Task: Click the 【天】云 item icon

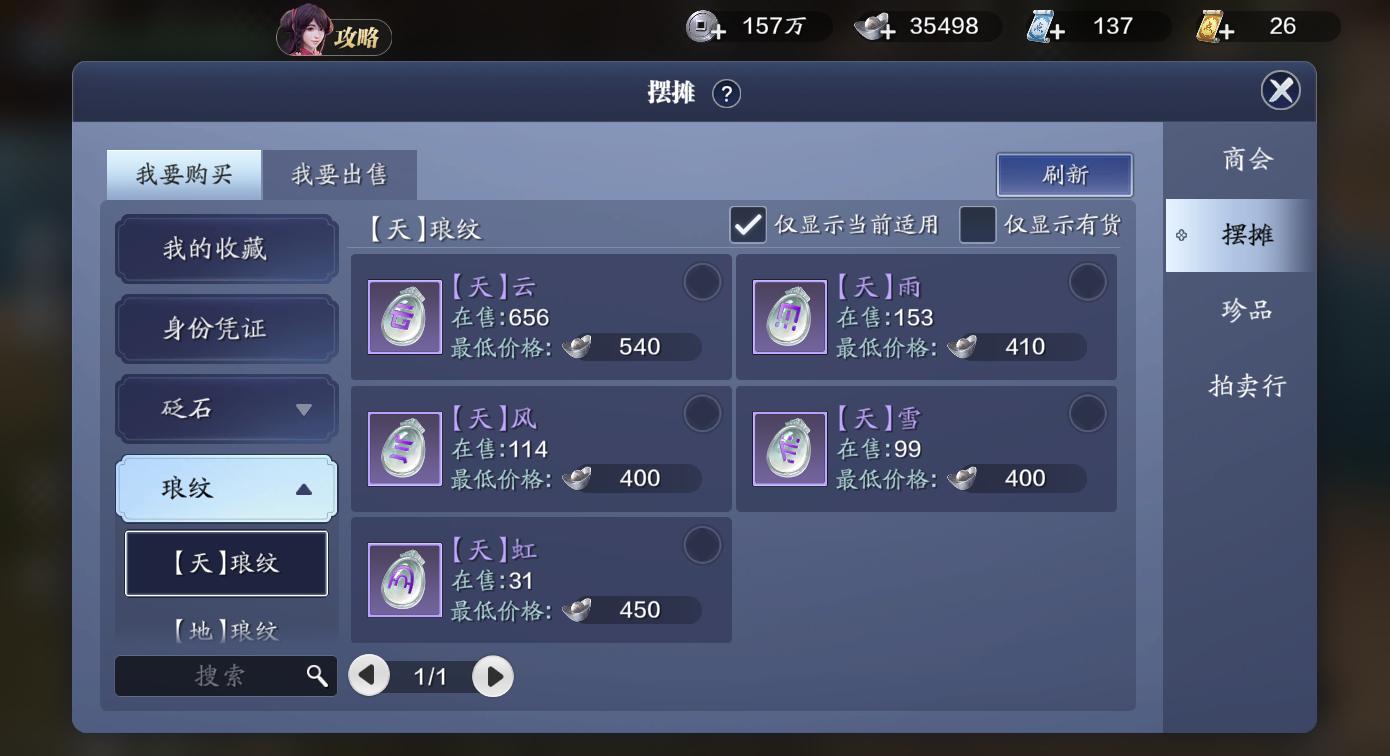Action: 404,316
